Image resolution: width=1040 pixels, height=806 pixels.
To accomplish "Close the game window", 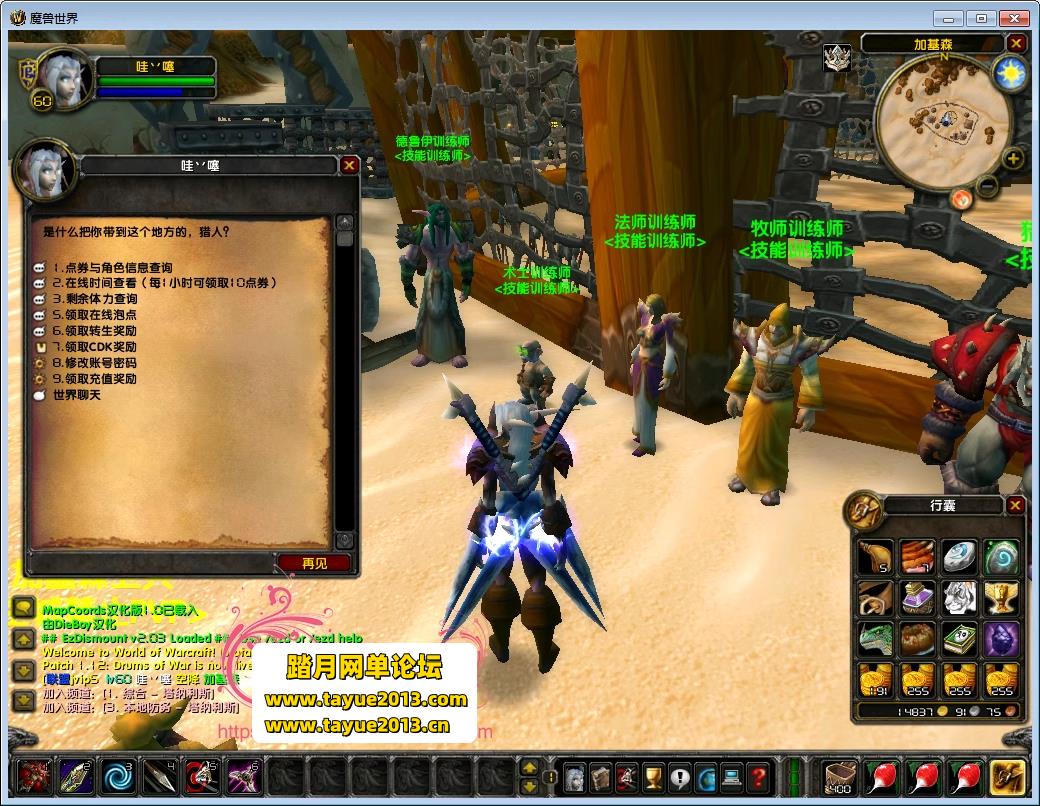I will point(1016,18).
